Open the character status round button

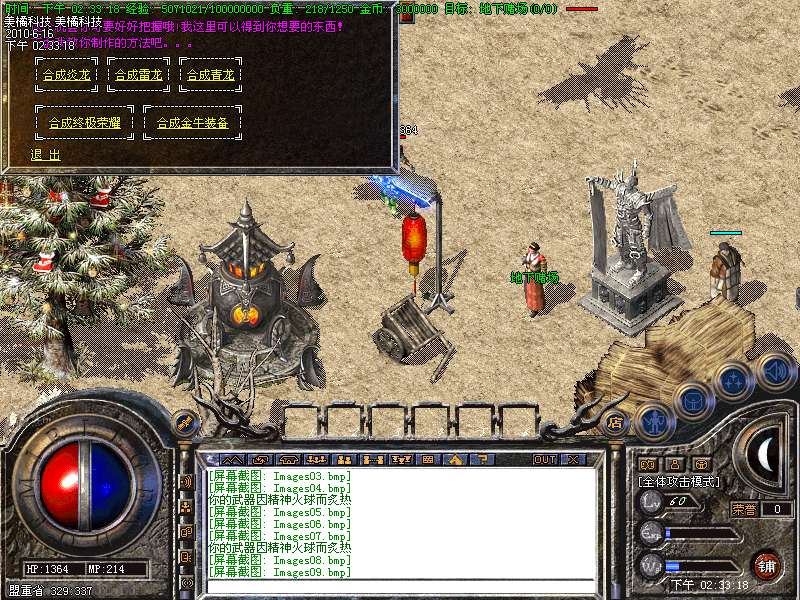[x=652, y=421]
